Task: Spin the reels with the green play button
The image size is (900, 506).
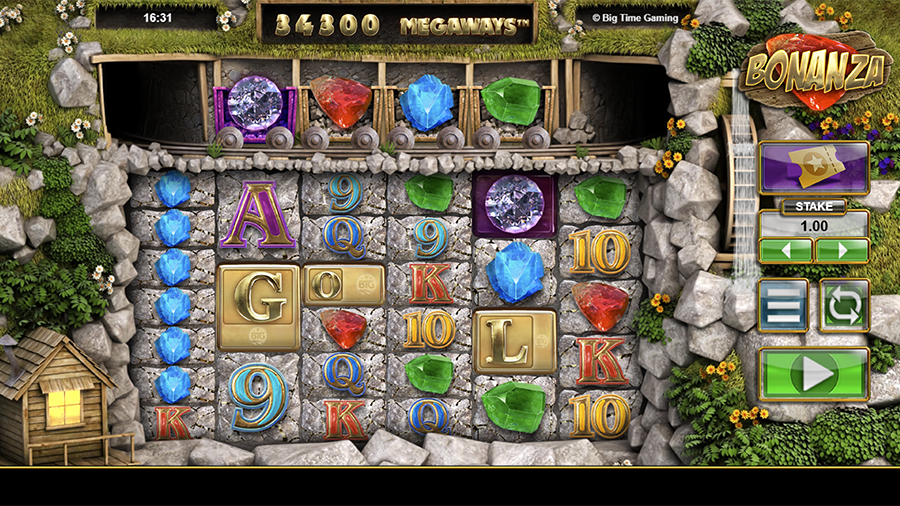Action: pos(813,375)
